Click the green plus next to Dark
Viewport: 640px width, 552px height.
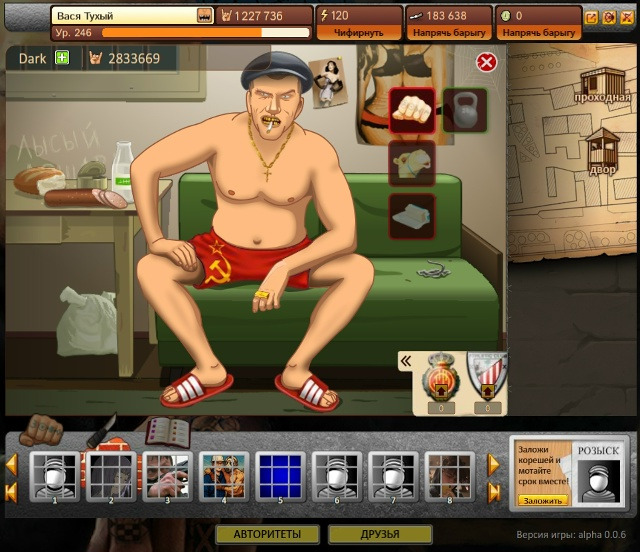coord(63,58)
